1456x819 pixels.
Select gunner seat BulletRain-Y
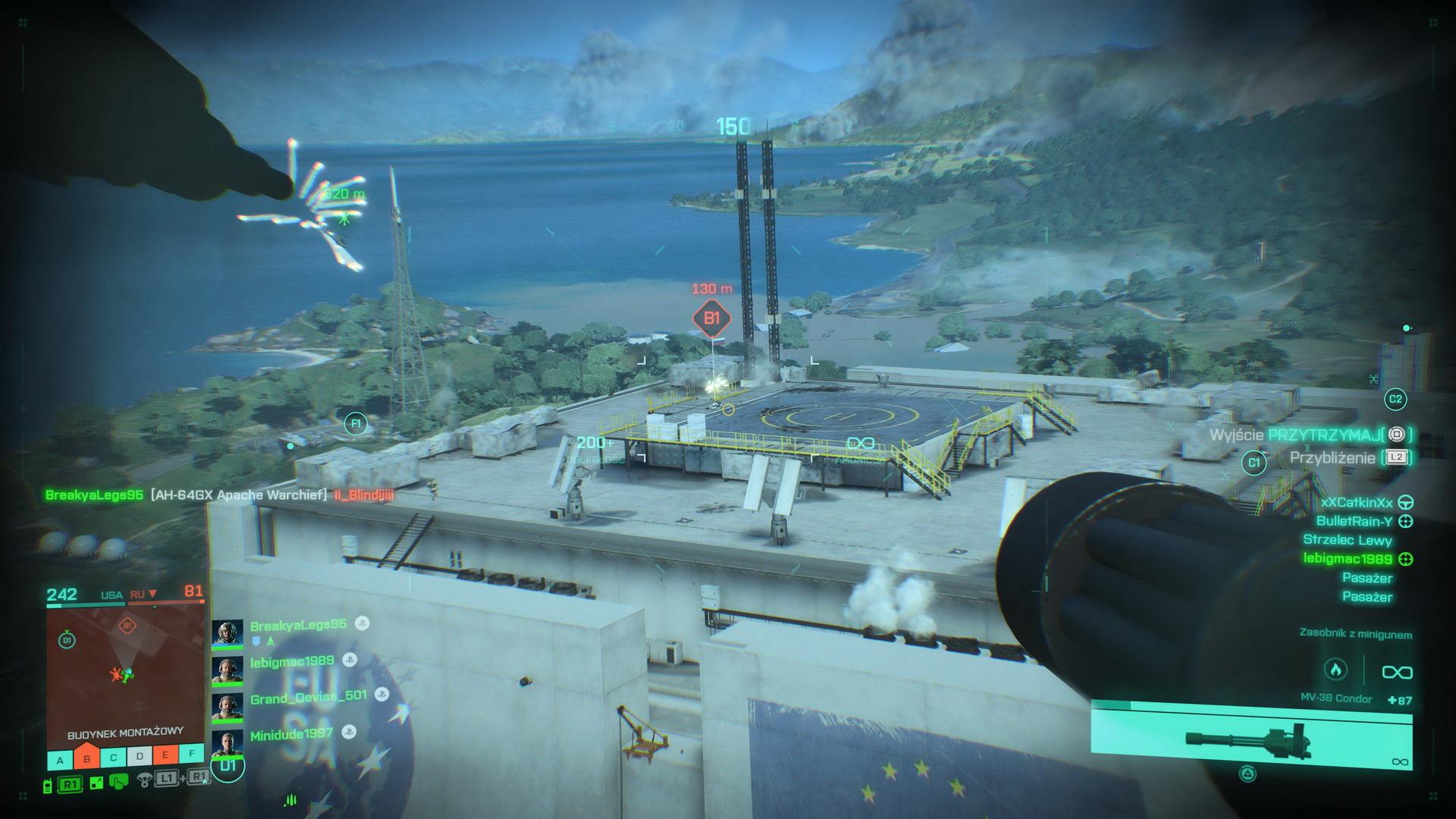point(1354,521)
